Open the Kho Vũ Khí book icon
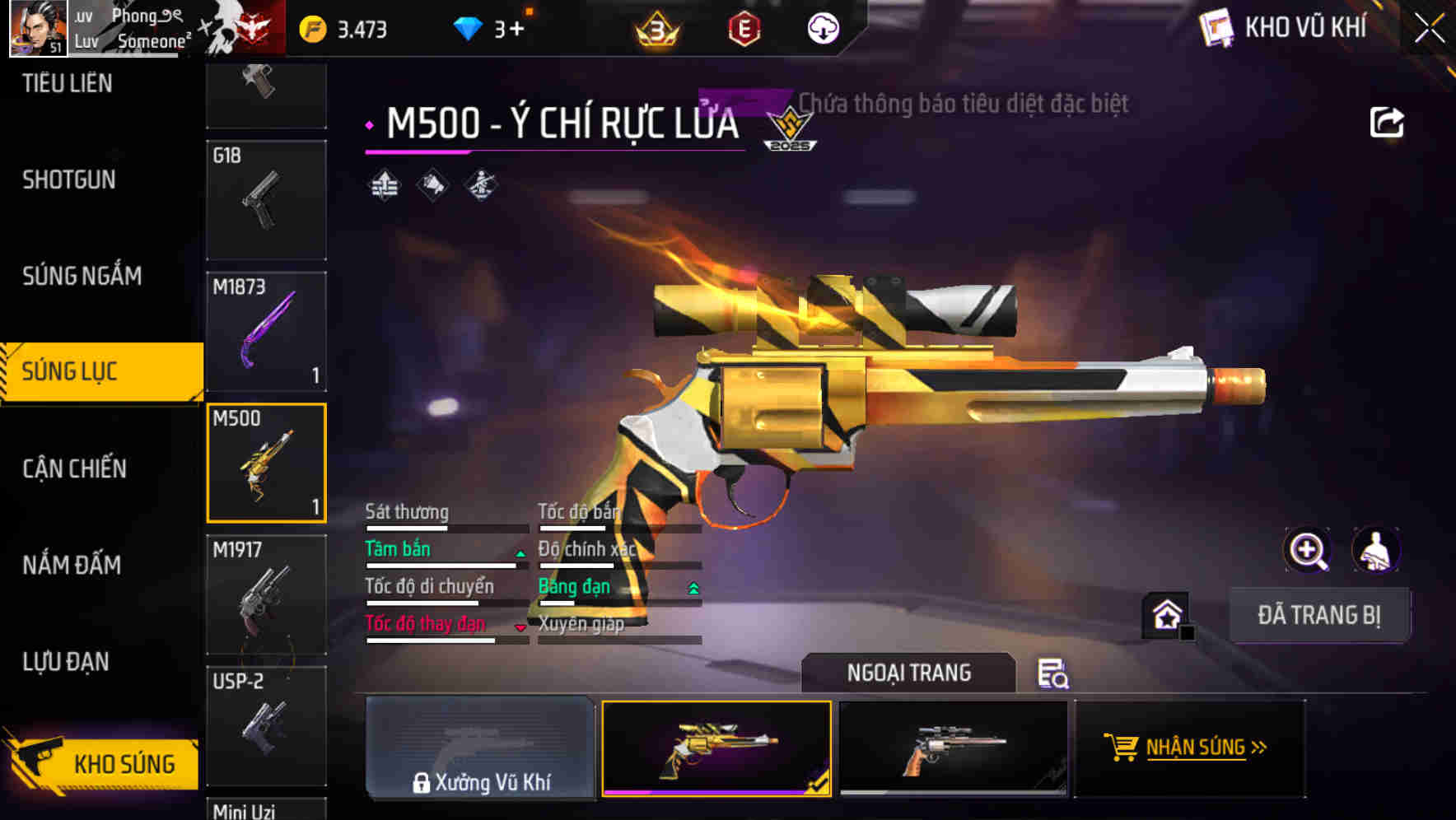Viewport: 1456px width, 820px height. pyautogui.click(x=1216, y=26)
